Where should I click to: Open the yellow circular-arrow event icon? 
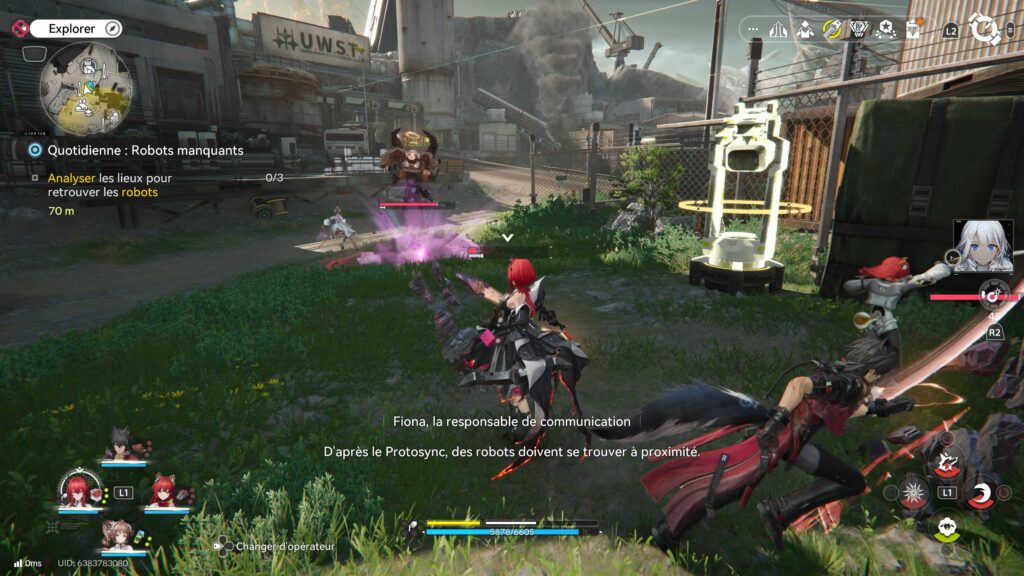(832, 29)
